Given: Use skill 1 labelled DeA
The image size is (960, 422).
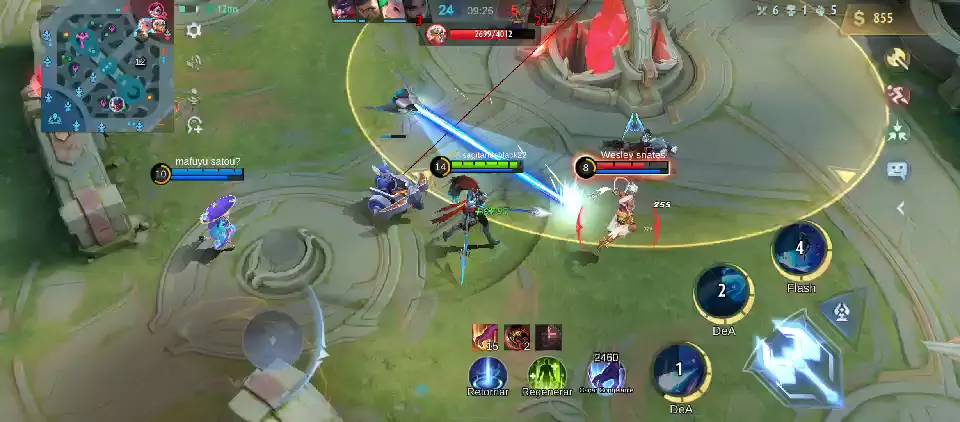Looking at the screenshot, I should point(681,372).
